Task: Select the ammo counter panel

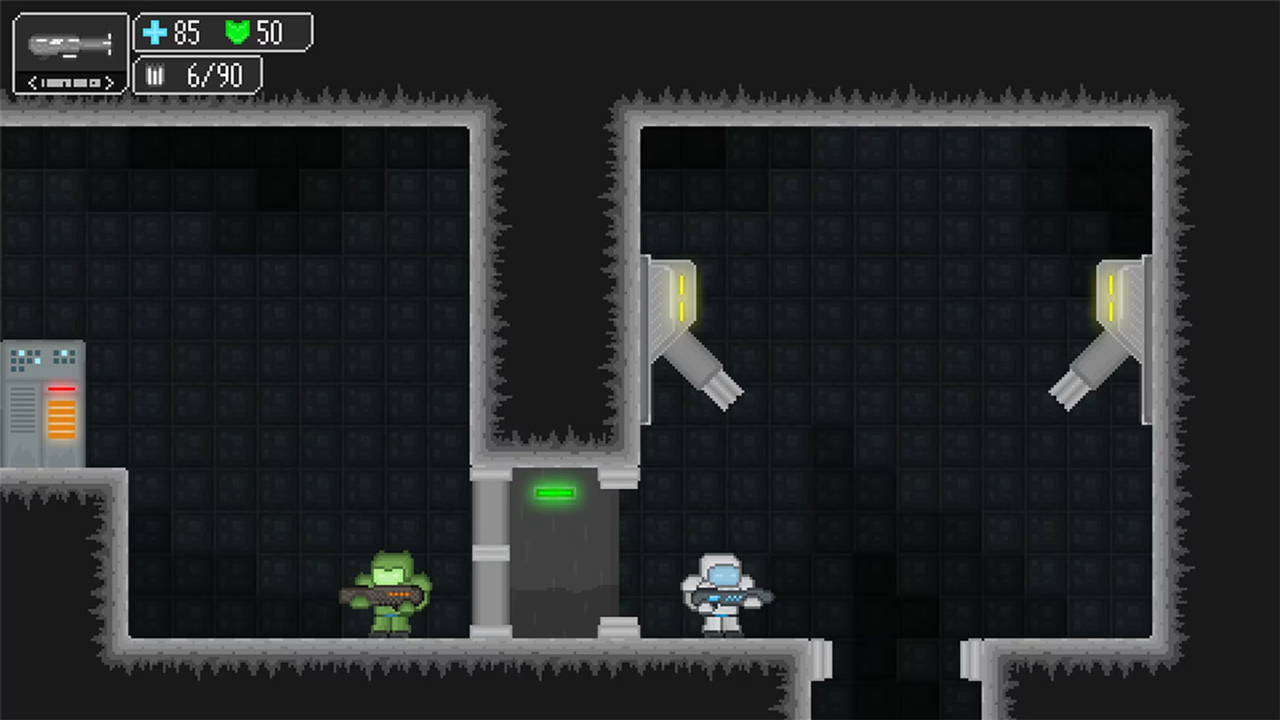Action: tap(196, 75)
